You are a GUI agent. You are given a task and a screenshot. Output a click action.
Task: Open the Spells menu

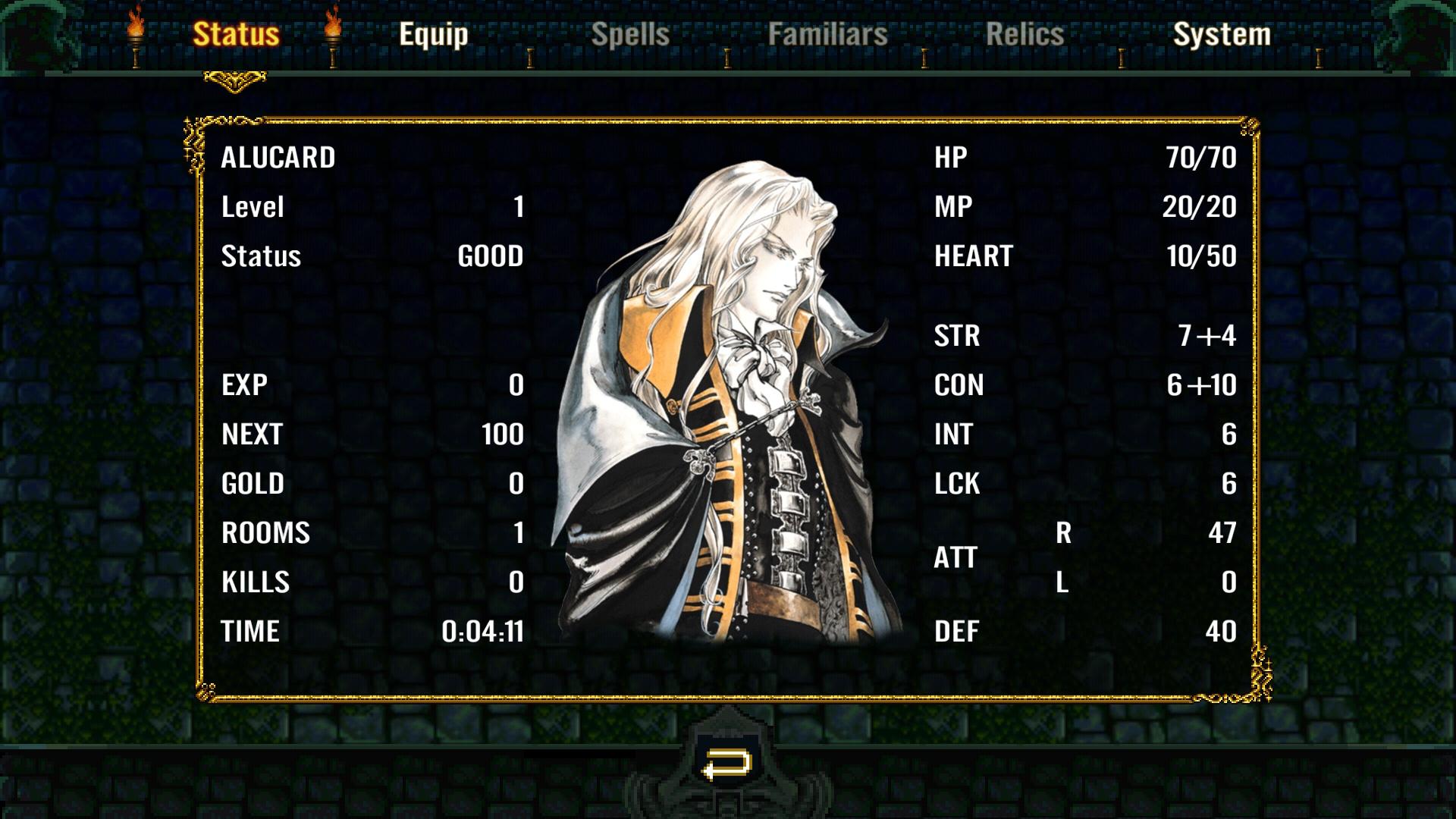point(630,33)
